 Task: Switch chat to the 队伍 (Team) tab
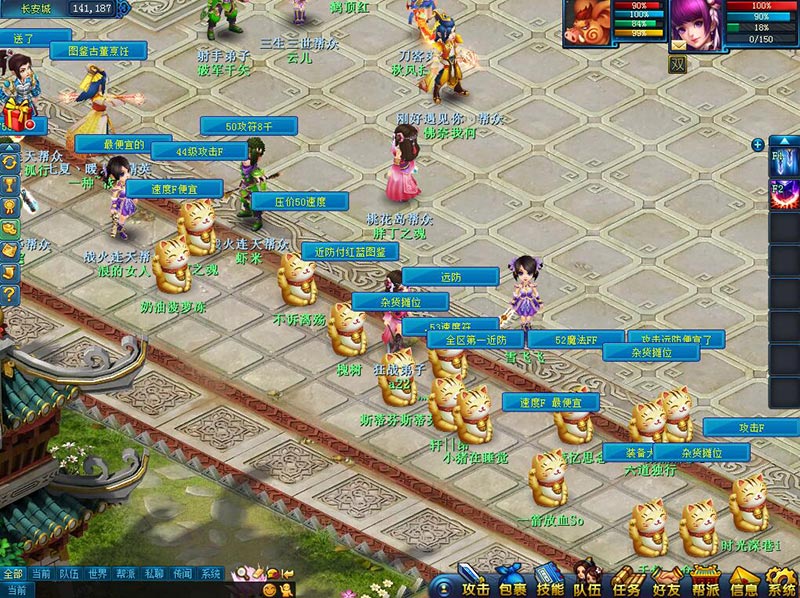click(x=69, y=574)
